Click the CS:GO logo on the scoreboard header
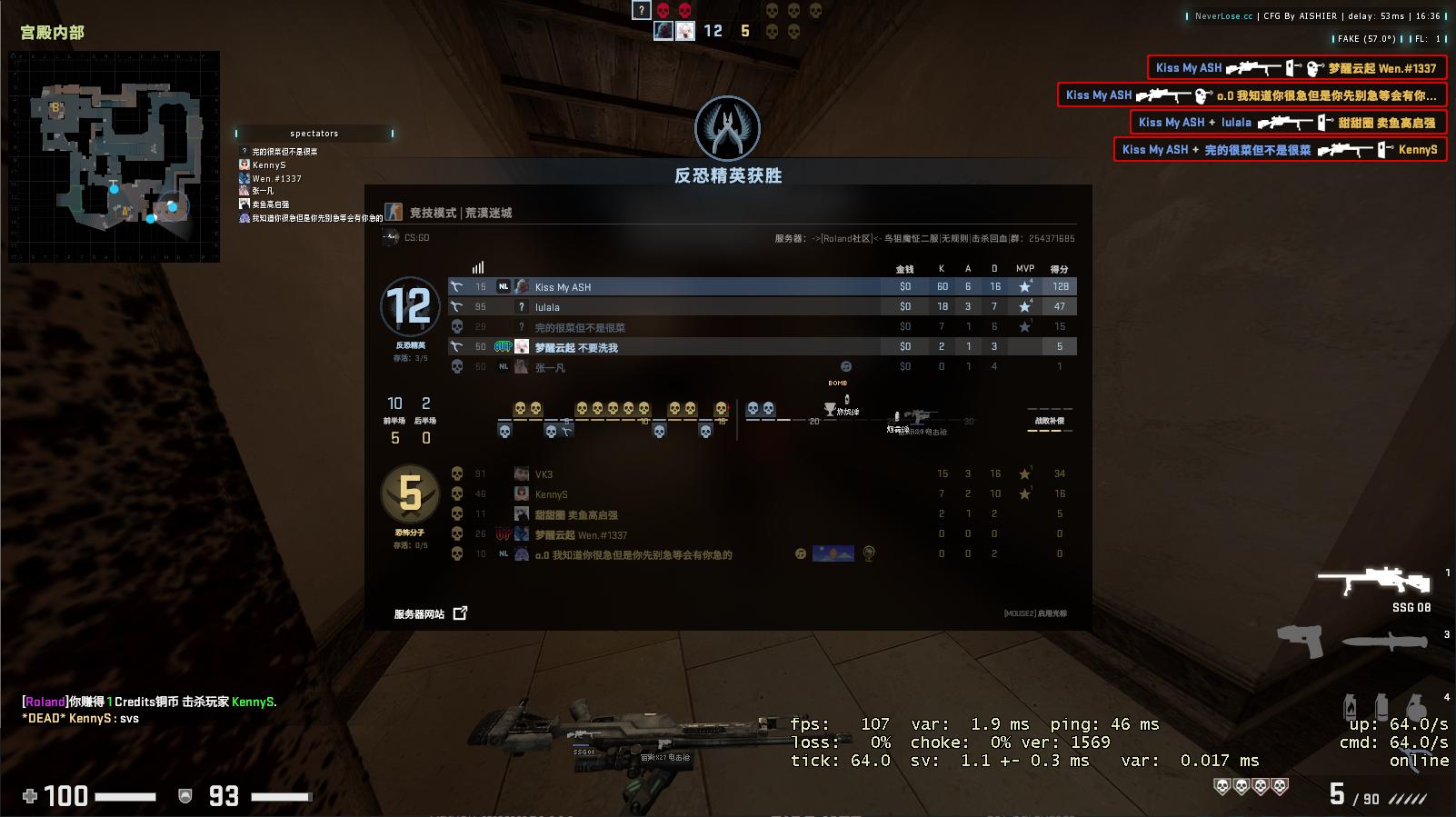The height and width of the screenshot is (817, 1456). point(388,238)
